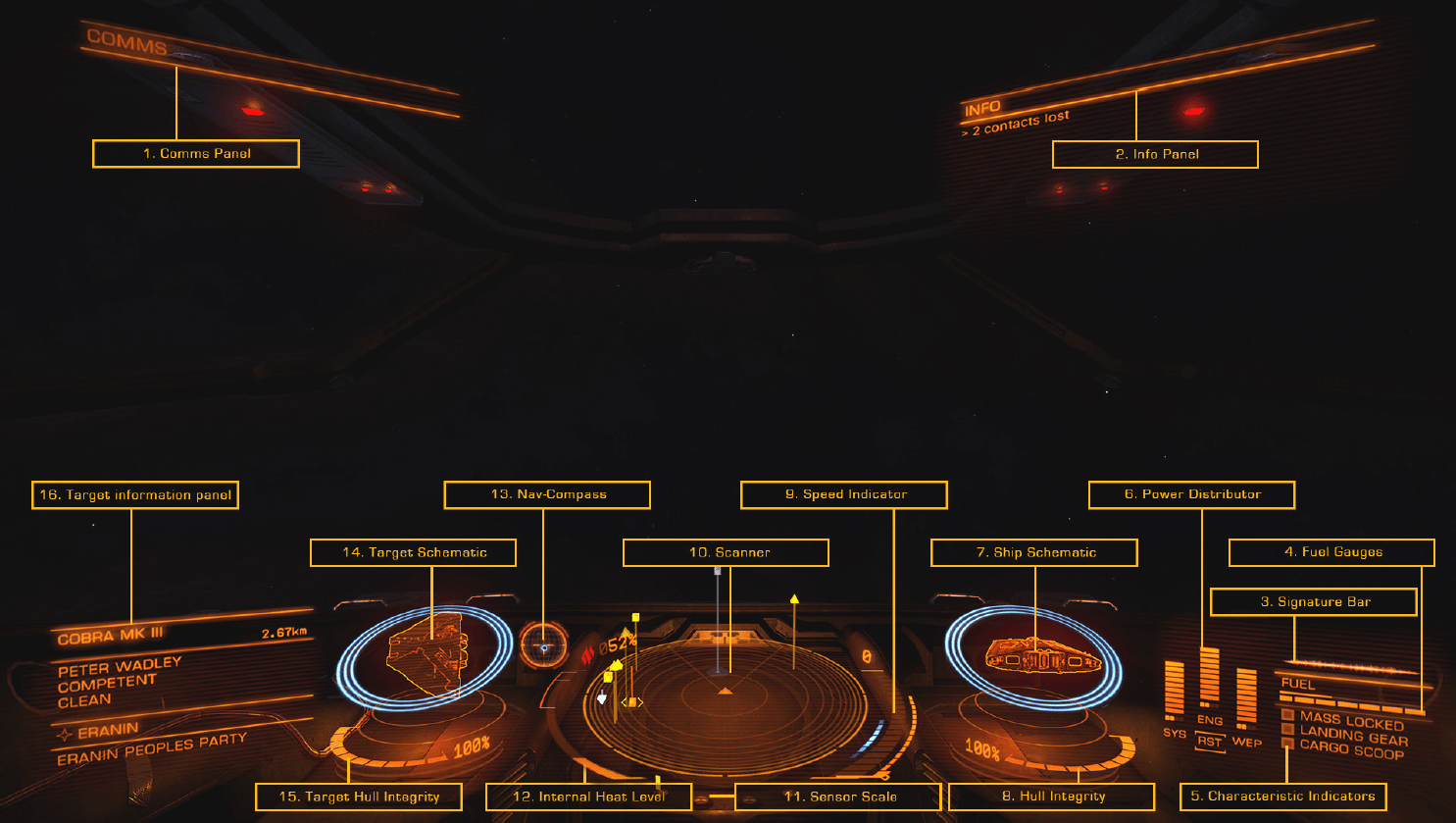Toggle the Mass Locked indicator

1286,714
